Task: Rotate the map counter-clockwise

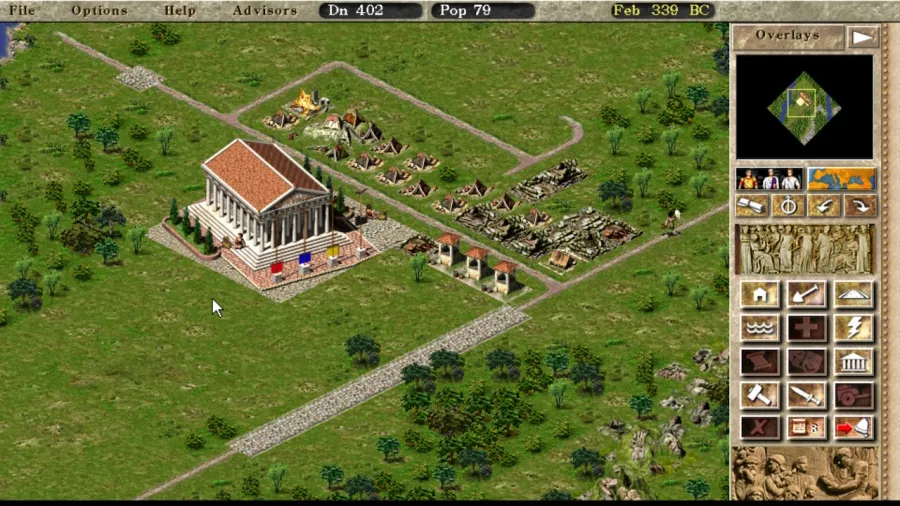Action: click(823, 206)
